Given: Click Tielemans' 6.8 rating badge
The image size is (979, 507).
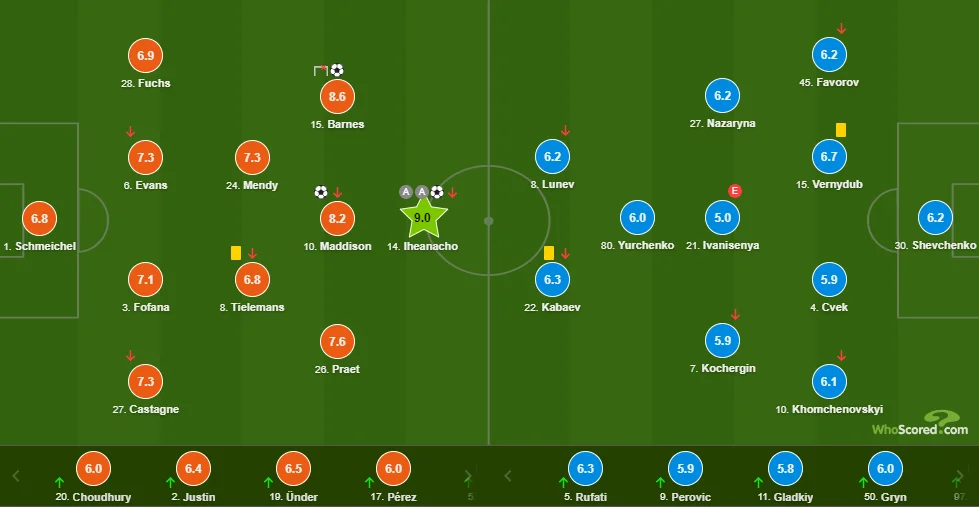Looking at the screenshot, I should [251, 280].
